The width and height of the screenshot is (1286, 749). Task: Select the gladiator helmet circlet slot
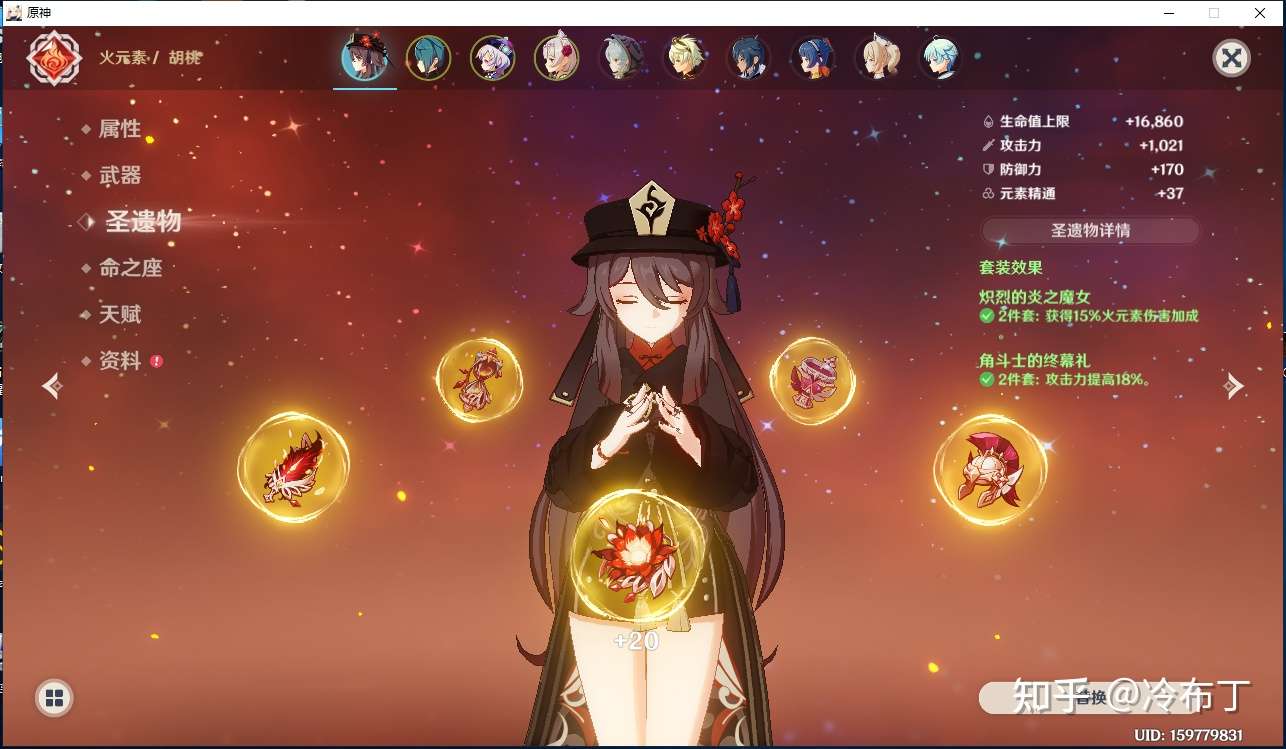pyautogui.click(x=989, y=469)
